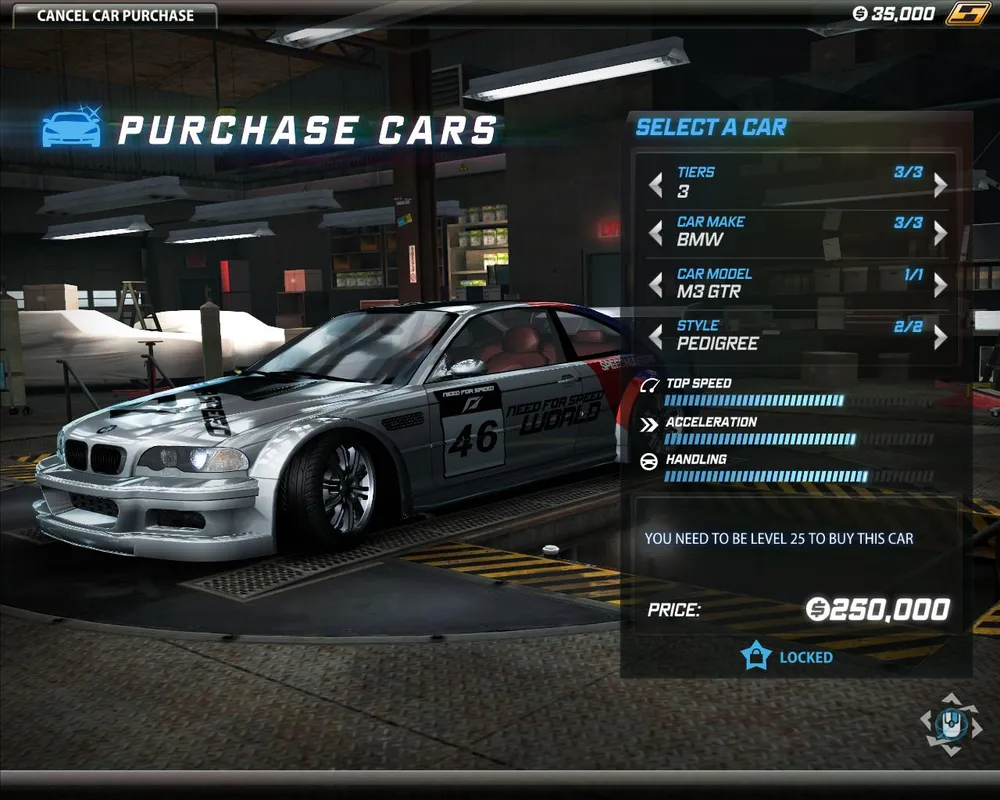Click the Locked purchase button

(787, 657)
